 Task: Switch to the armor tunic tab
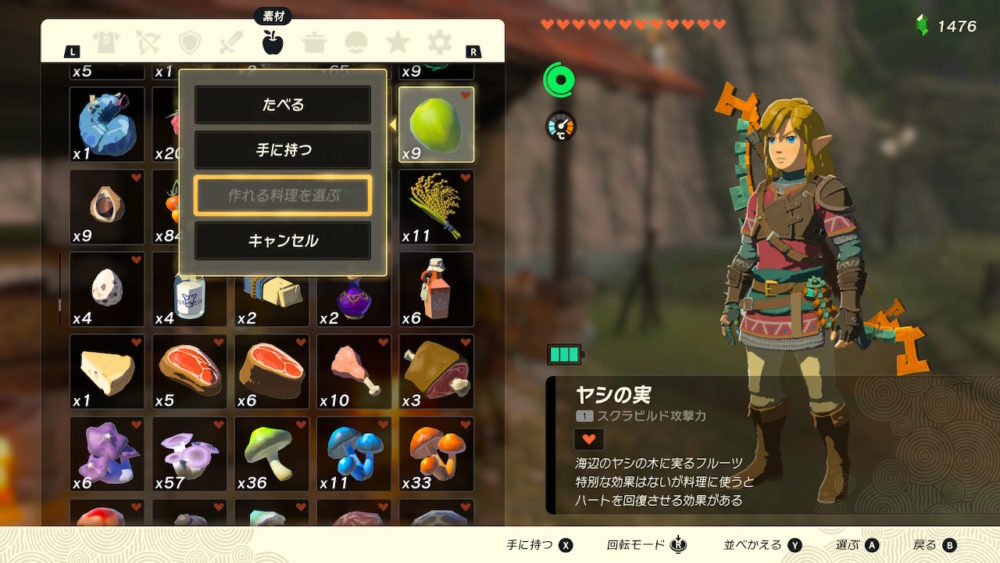[x=105, y=43]
